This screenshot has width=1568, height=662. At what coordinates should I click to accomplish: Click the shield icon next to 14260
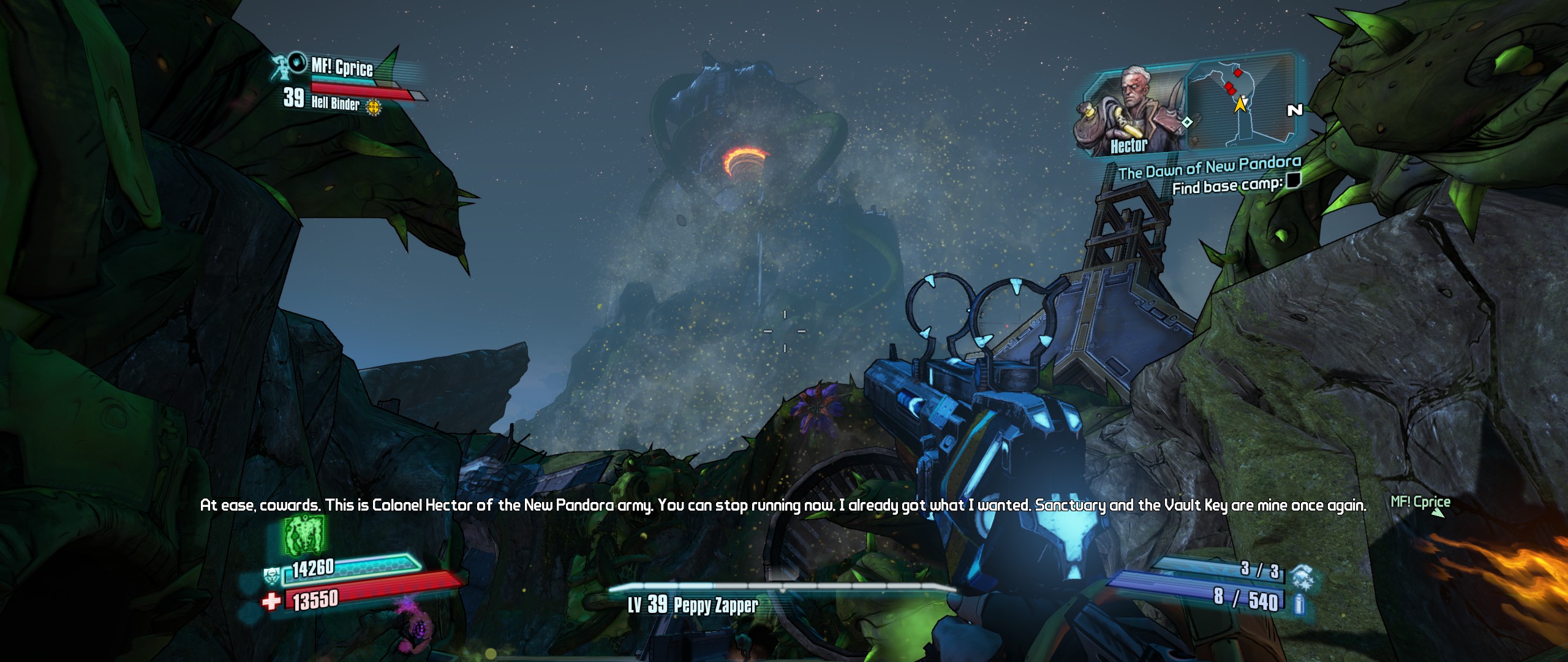(x=272, y=576)
